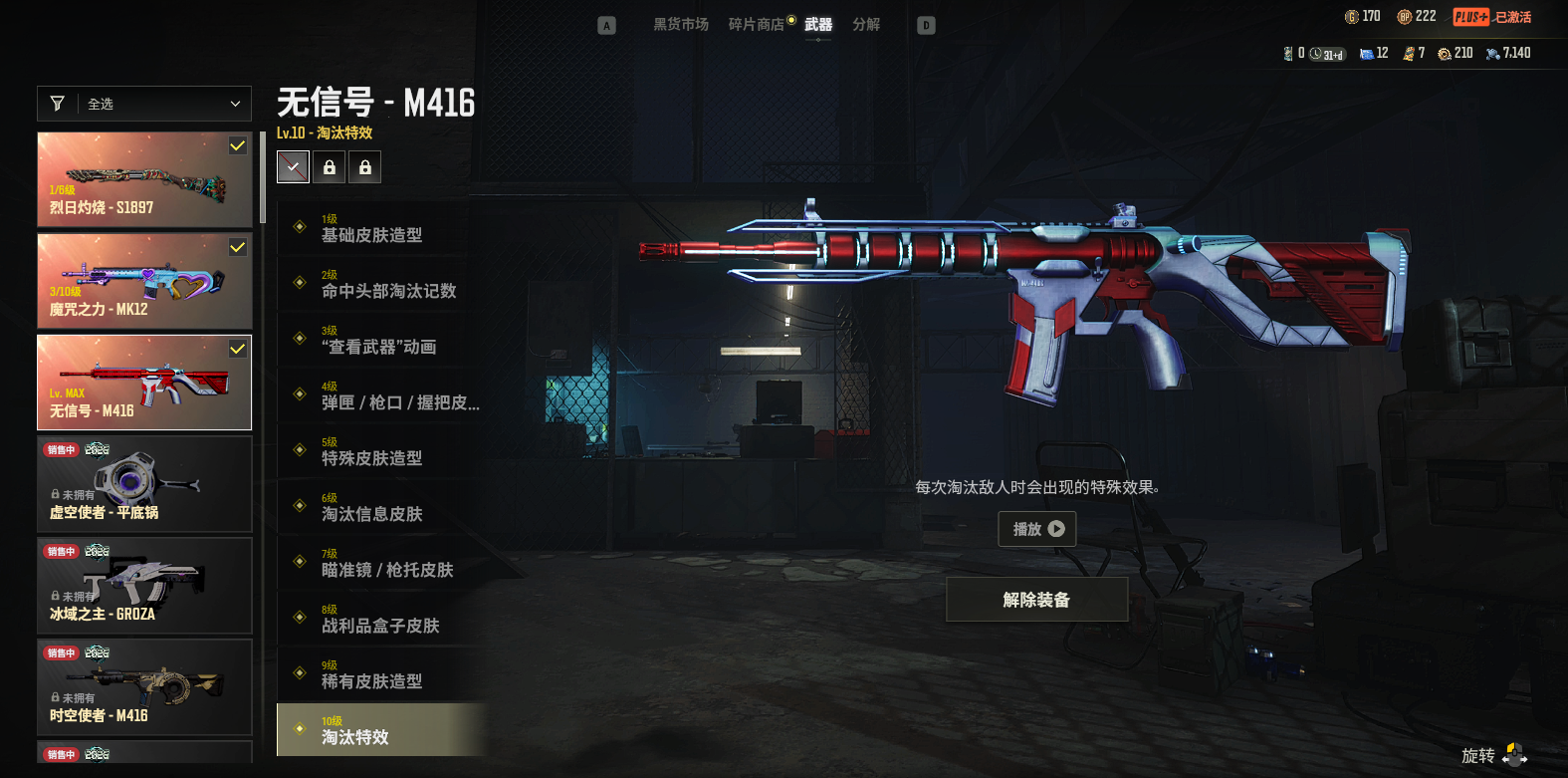This screenshot has height=778, width=1568.
Task: View the 冰域之主 - GROZA skin
Action: 144,586
